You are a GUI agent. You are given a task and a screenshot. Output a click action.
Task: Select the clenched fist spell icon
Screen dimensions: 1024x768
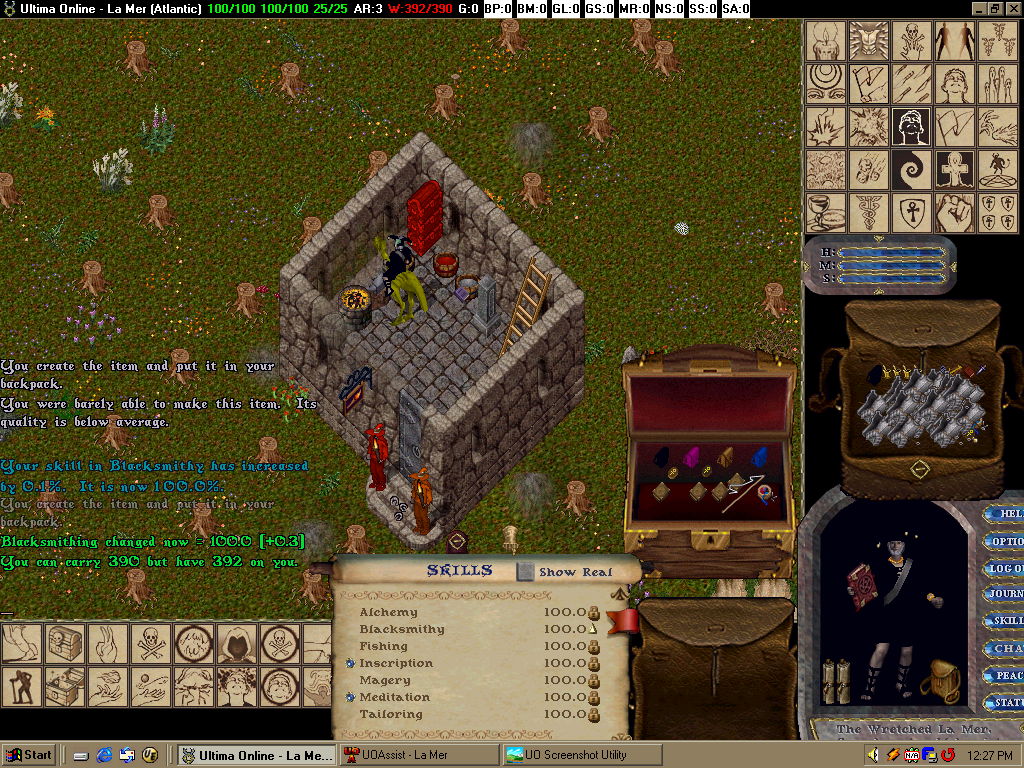tap(955, 212)
